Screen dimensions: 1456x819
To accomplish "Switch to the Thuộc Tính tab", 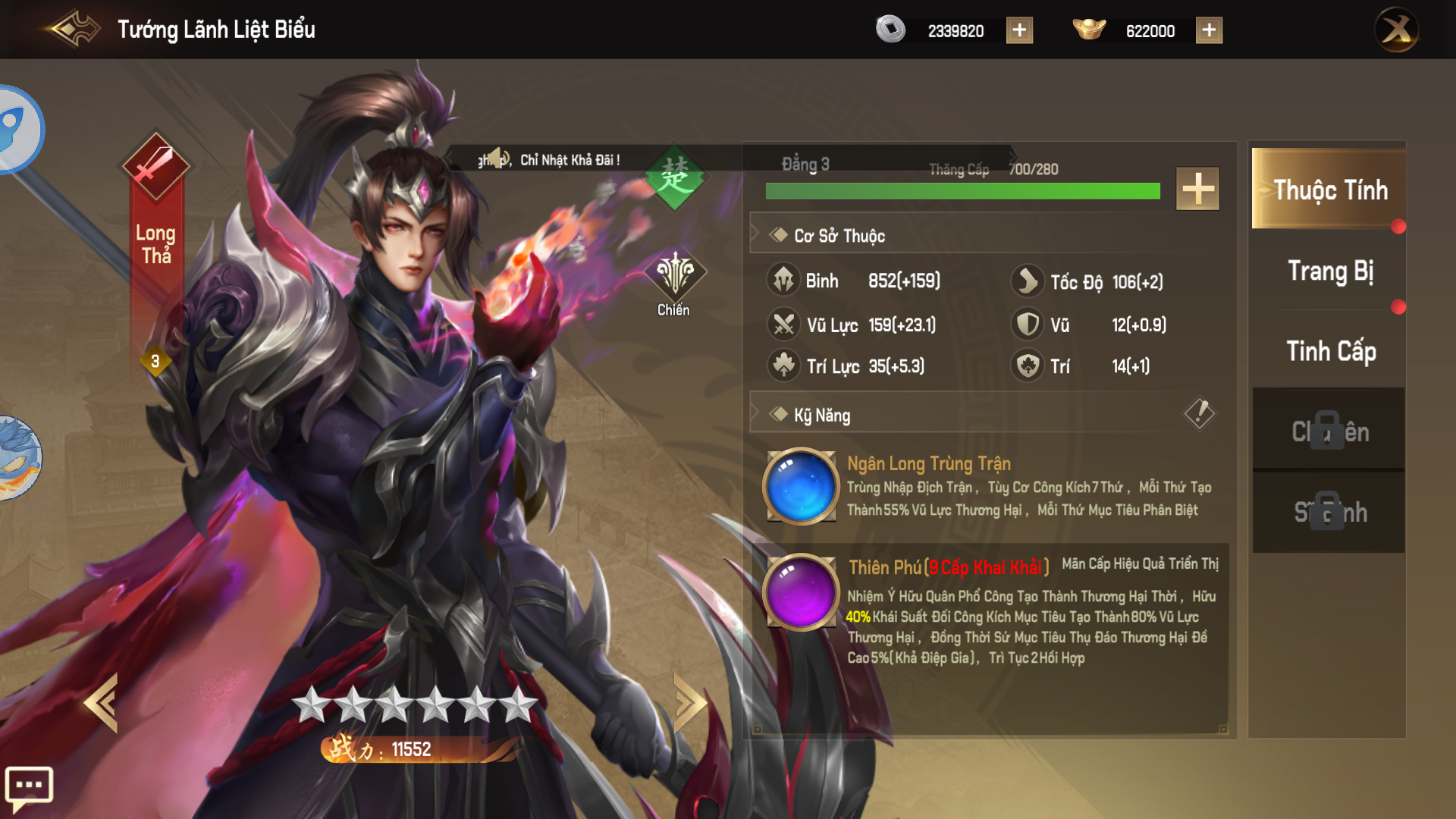I will click(x=1329, y=190).
